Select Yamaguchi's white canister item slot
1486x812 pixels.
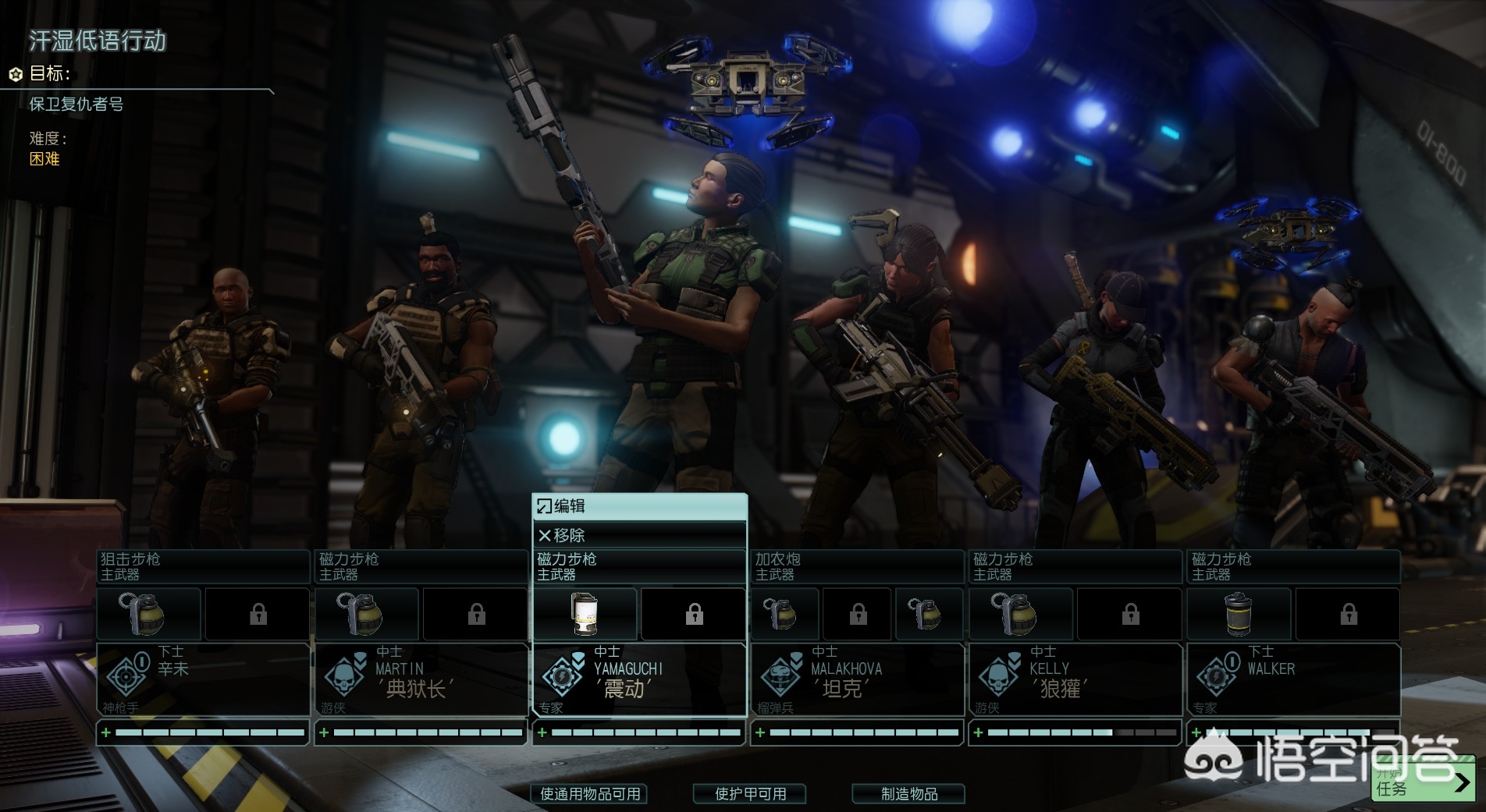click(585, 614)
